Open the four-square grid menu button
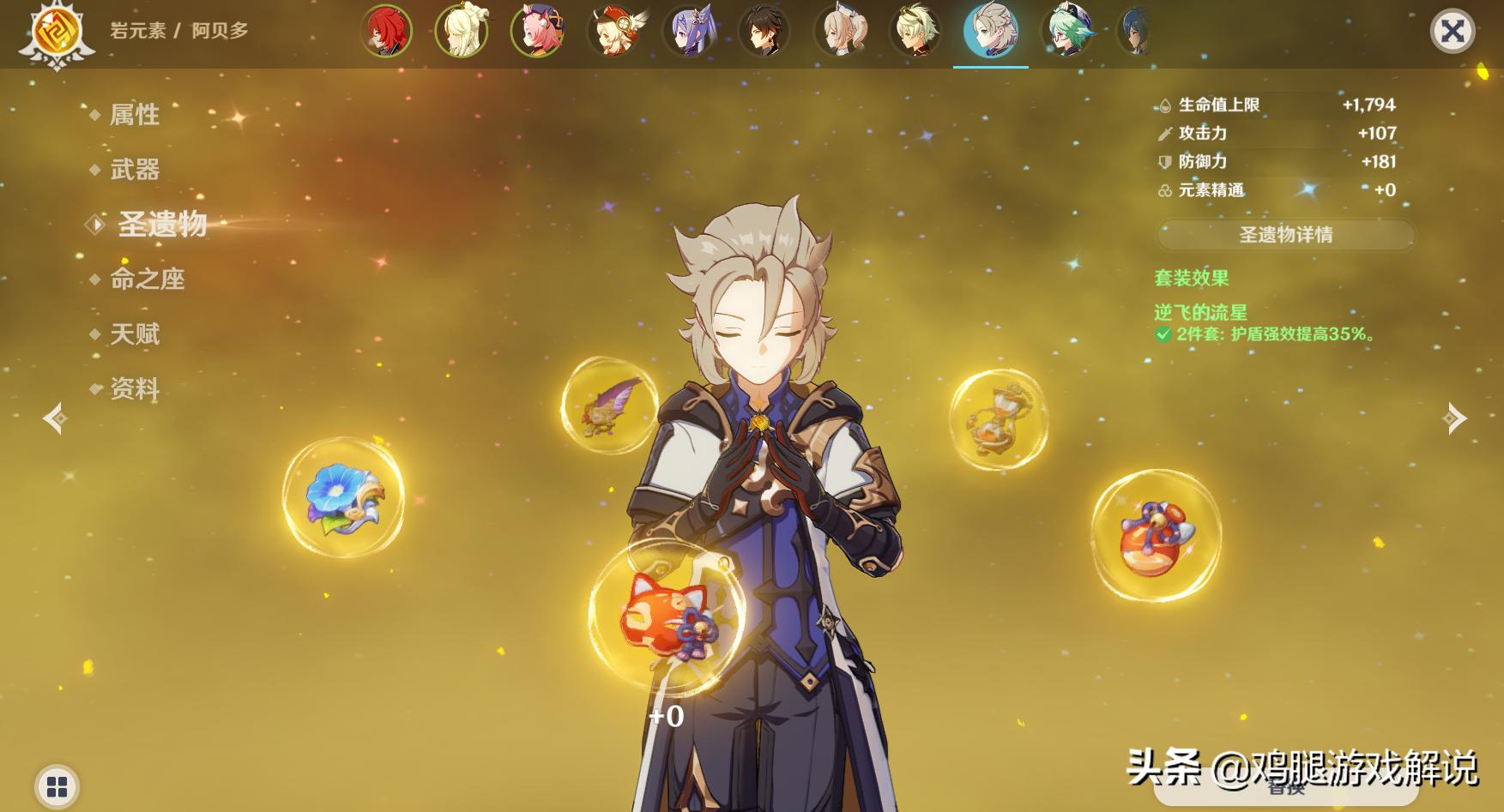Viewport: 1504px width, 812px height. pos(57,786)
